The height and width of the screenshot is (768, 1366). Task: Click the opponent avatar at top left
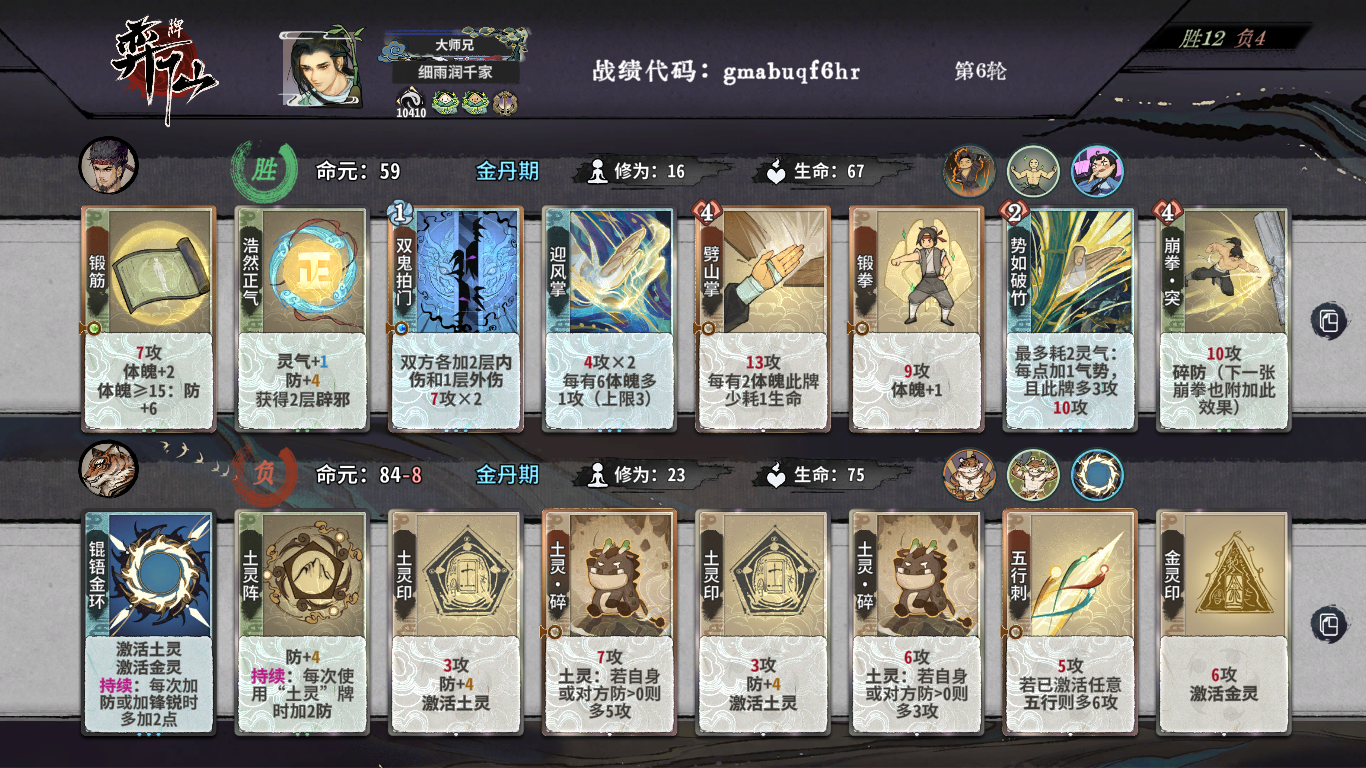tap(110, 165)
